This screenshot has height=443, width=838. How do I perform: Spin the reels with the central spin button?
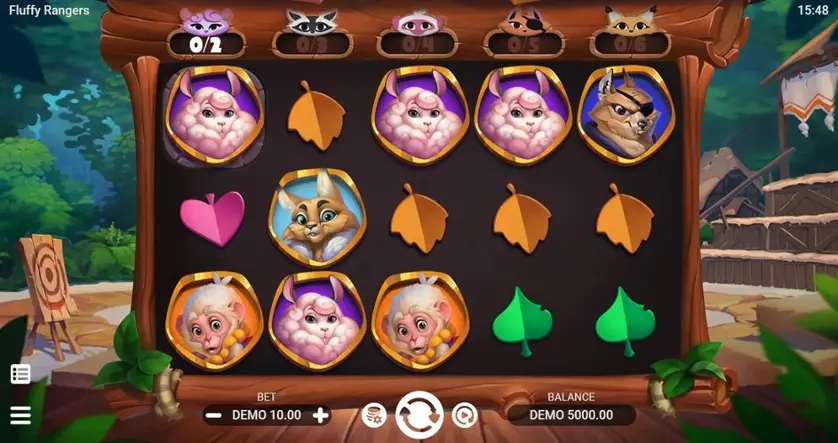tap(419, 415)
